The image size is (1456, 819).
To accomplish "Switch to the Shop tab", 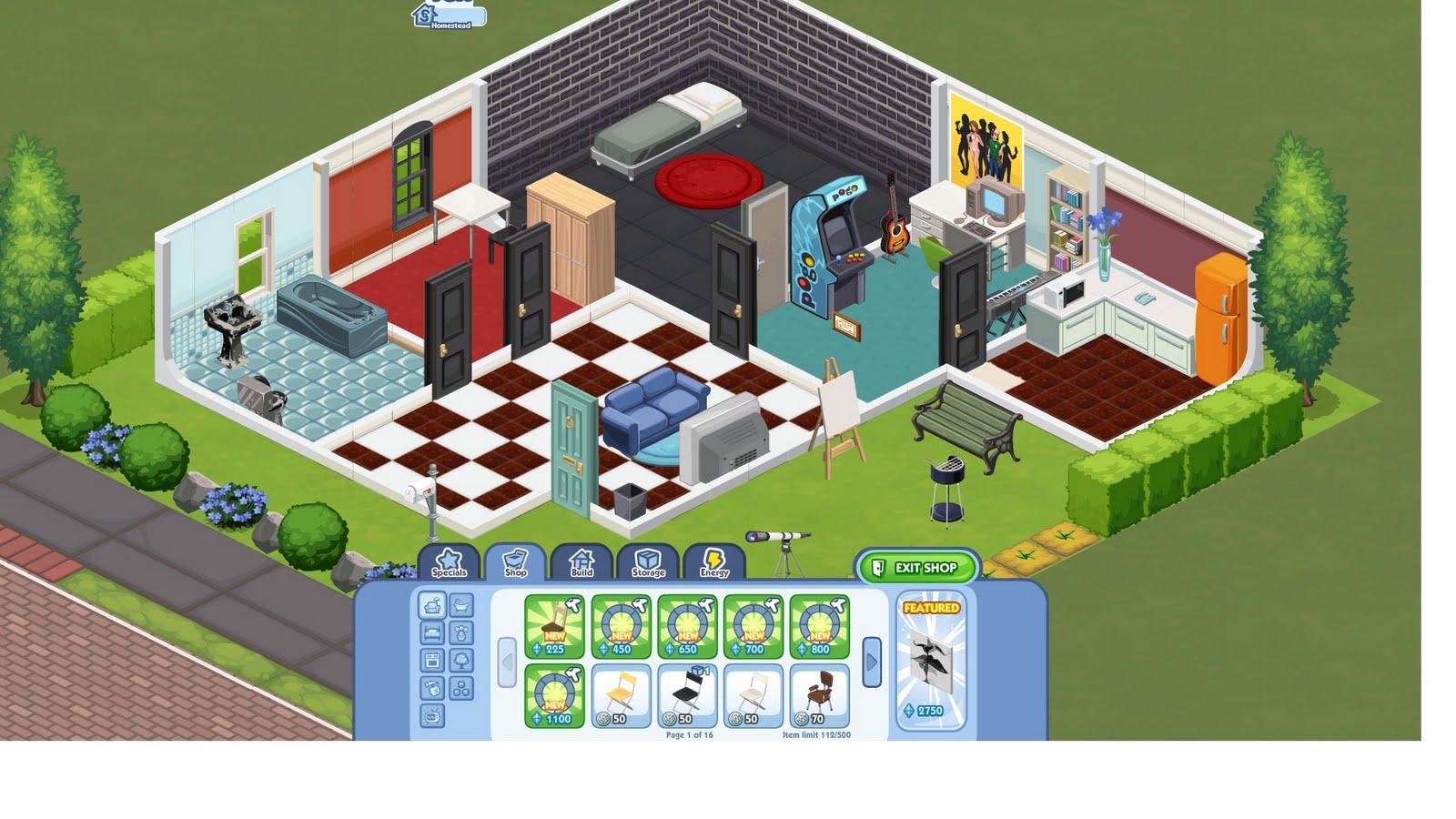I will pyautogui.click(x=515, y=562).
